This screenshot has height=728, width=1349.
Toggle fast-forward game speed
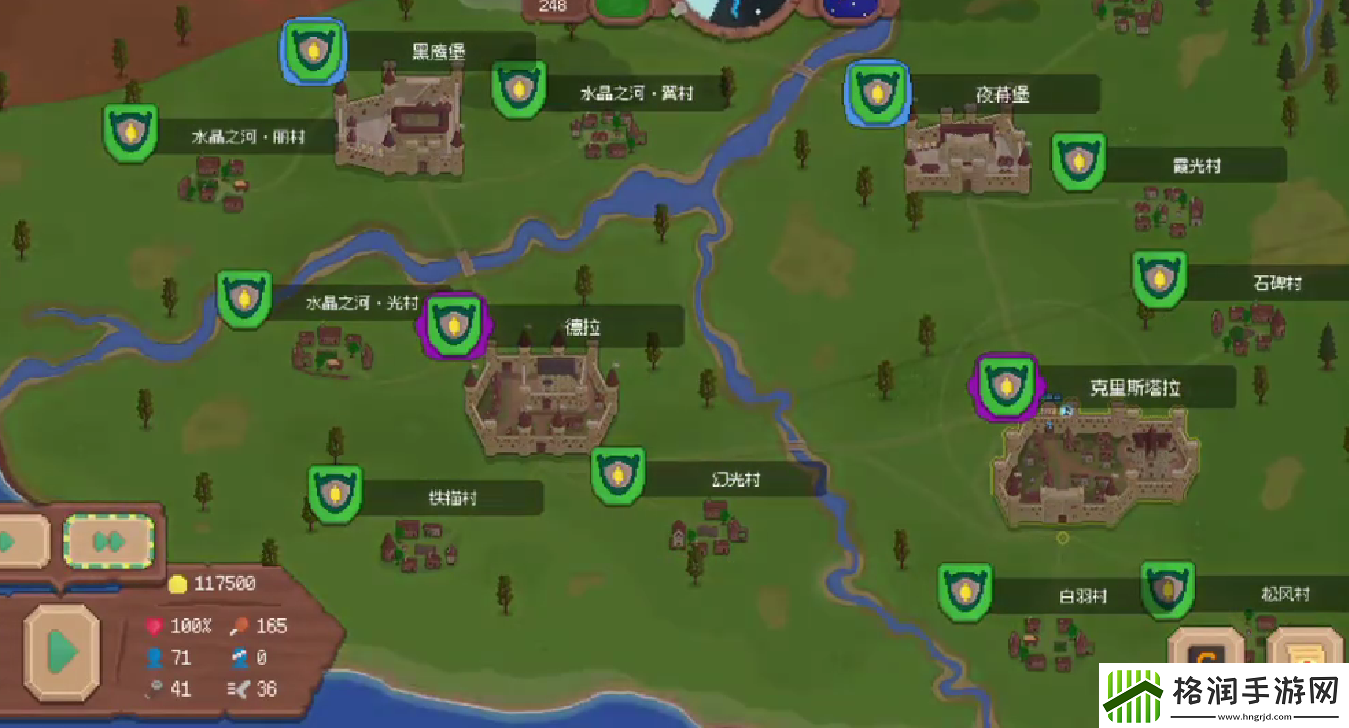click(109, 540)
